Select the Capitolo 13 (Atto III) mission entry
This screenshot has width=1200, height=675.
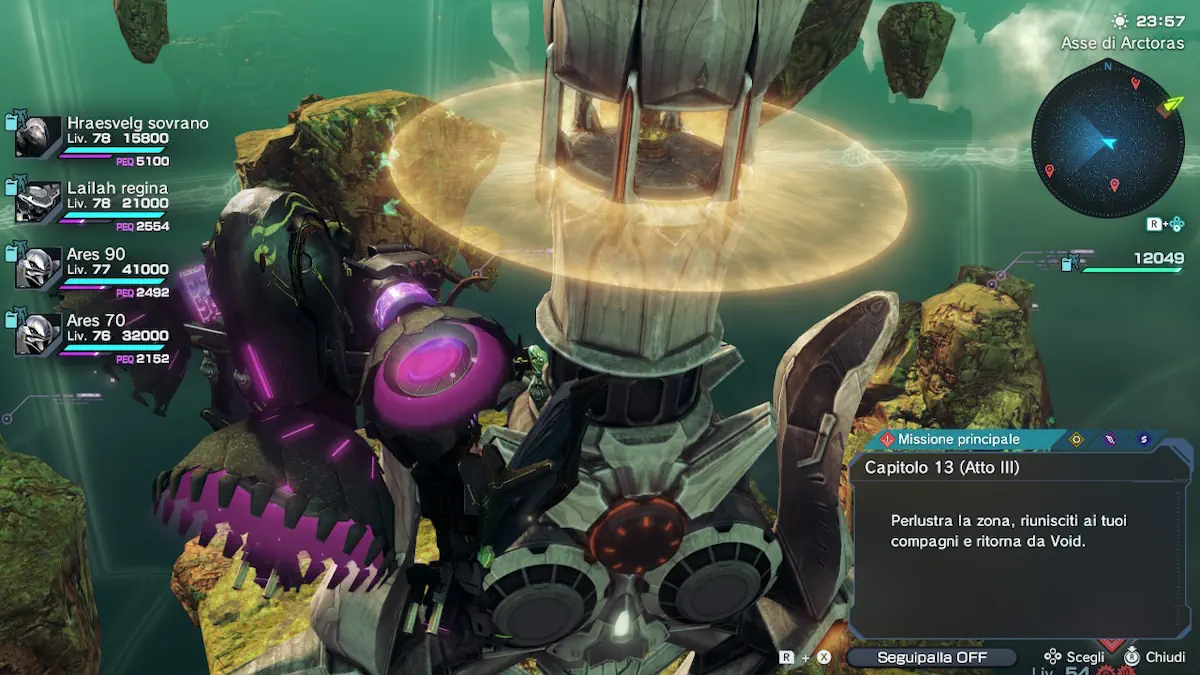point(942,467)
